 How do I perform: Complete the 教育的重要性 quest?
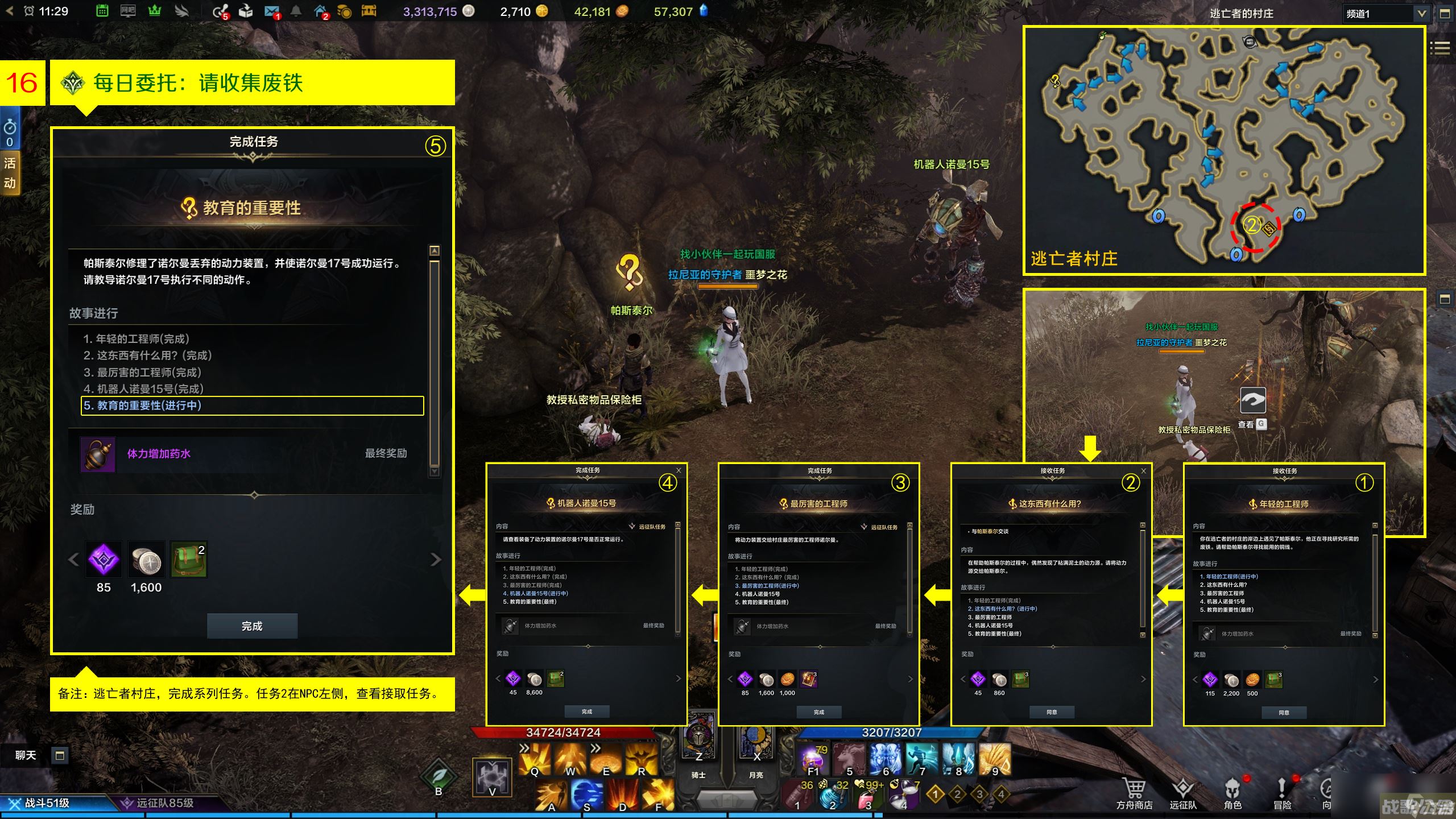point(252,626)
